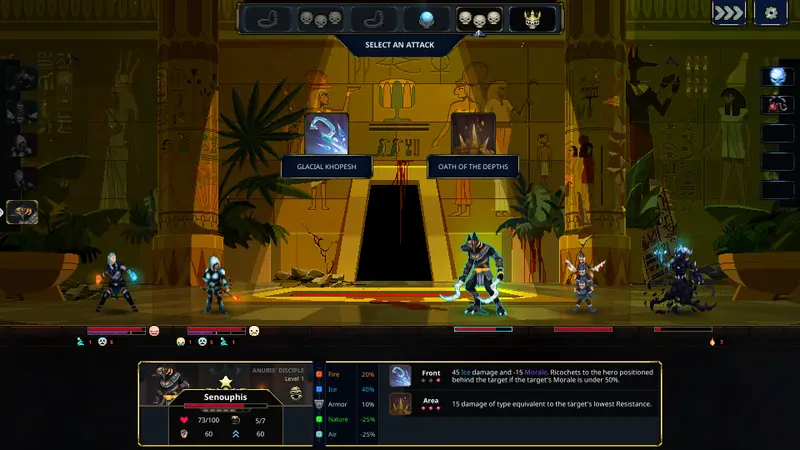Click the Area attack icon in info panel
Viewport: 800px width, 450px height.
tap(400, 403)
